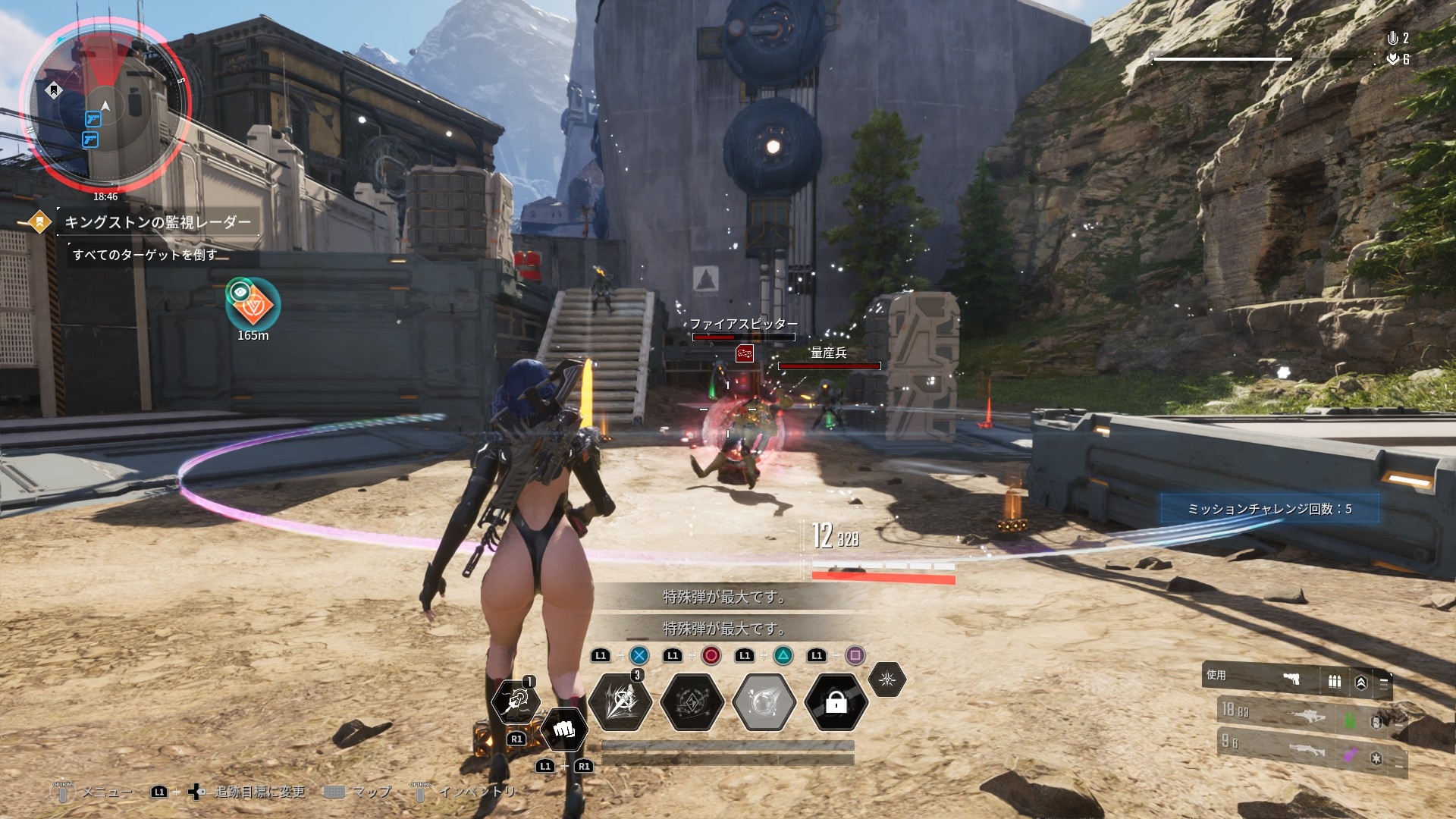Viewport: 1456px width, 819px height.
Task: Activate the dagger burst skill icon
Action: tap(620, 701)
